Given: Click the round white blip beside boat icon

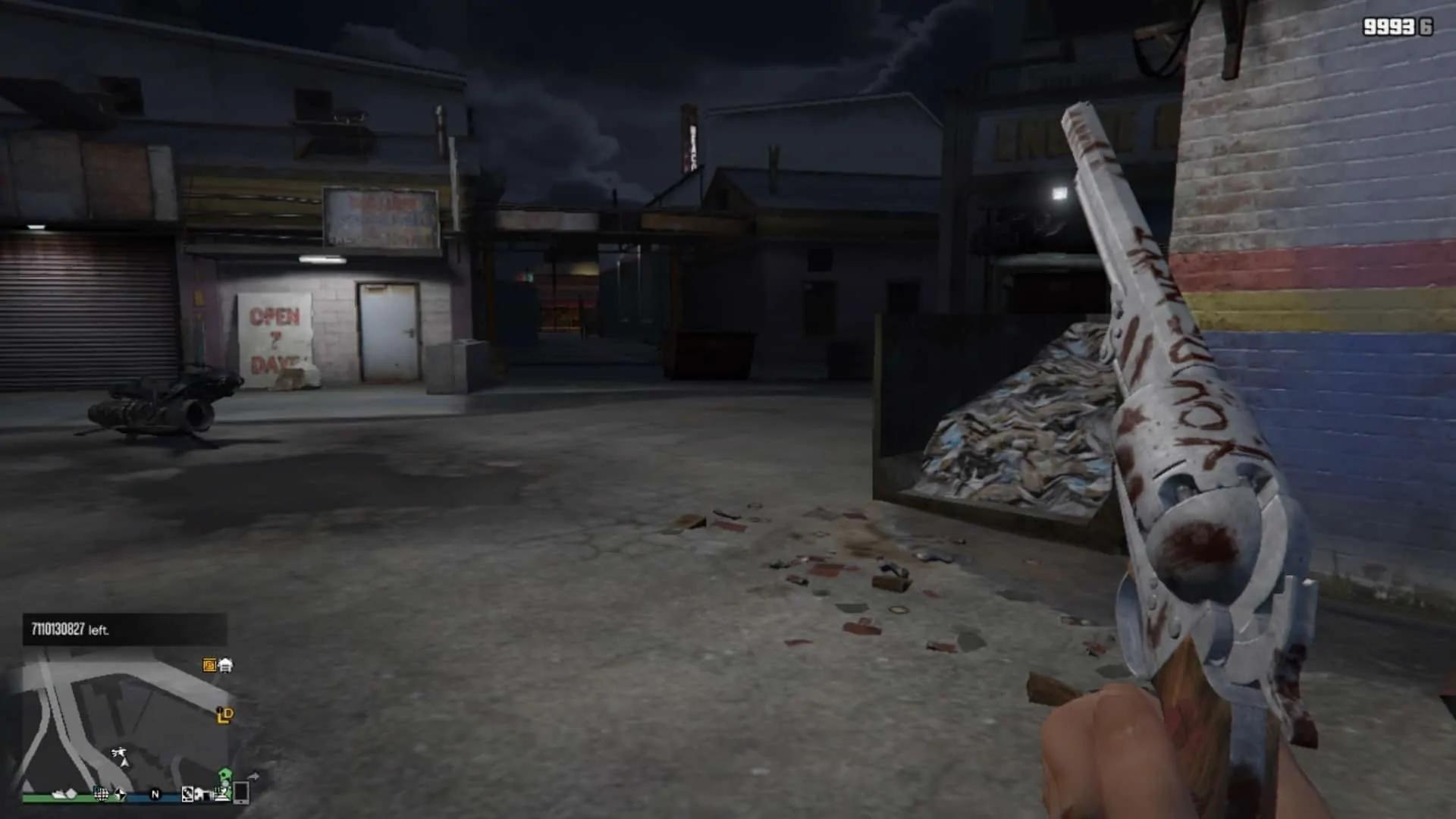Looking at the screenshot, I should [72, 793].
